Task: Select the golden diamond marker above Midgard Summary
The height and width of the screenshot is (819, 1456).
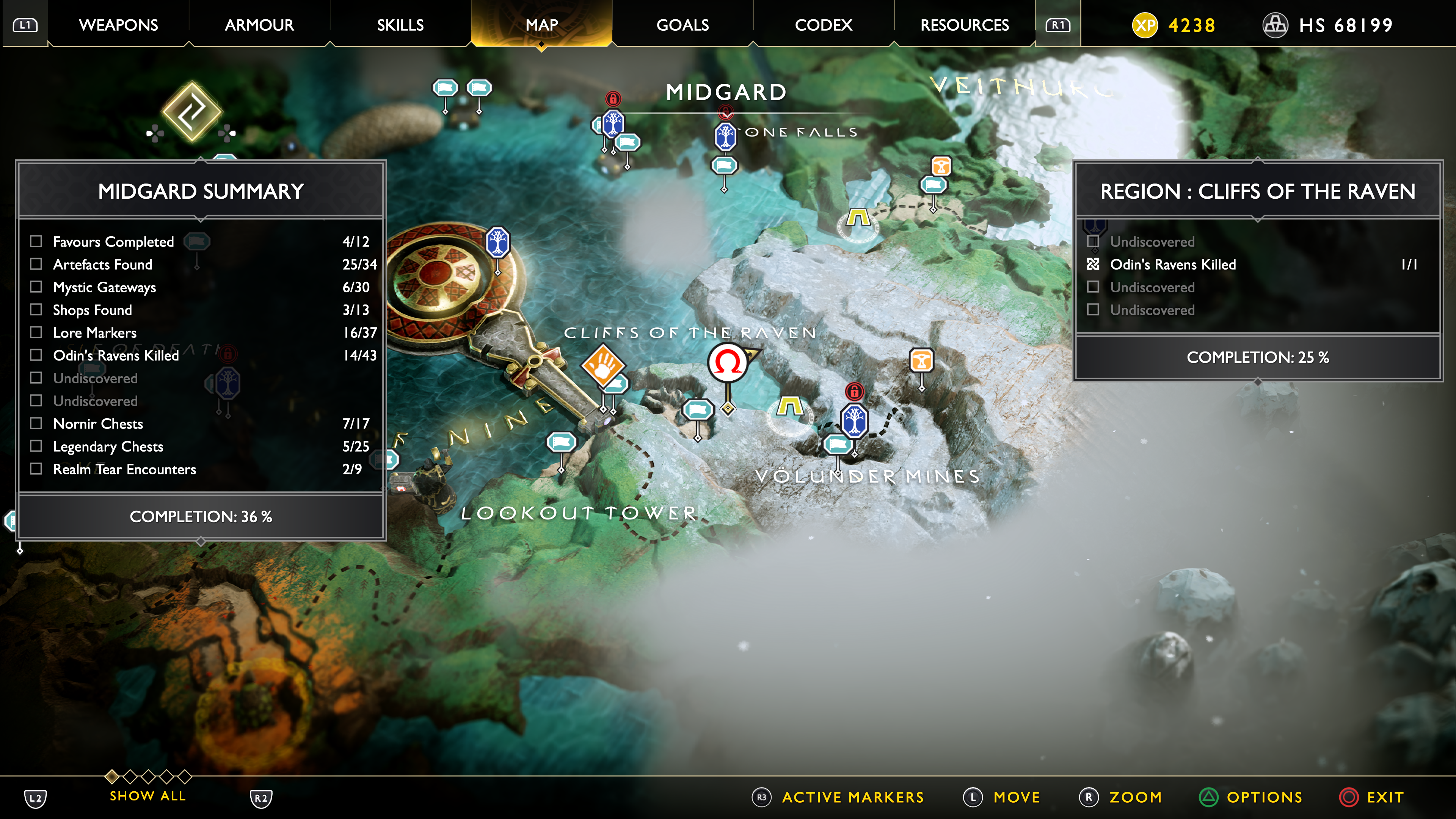Action: click(191, 111)
